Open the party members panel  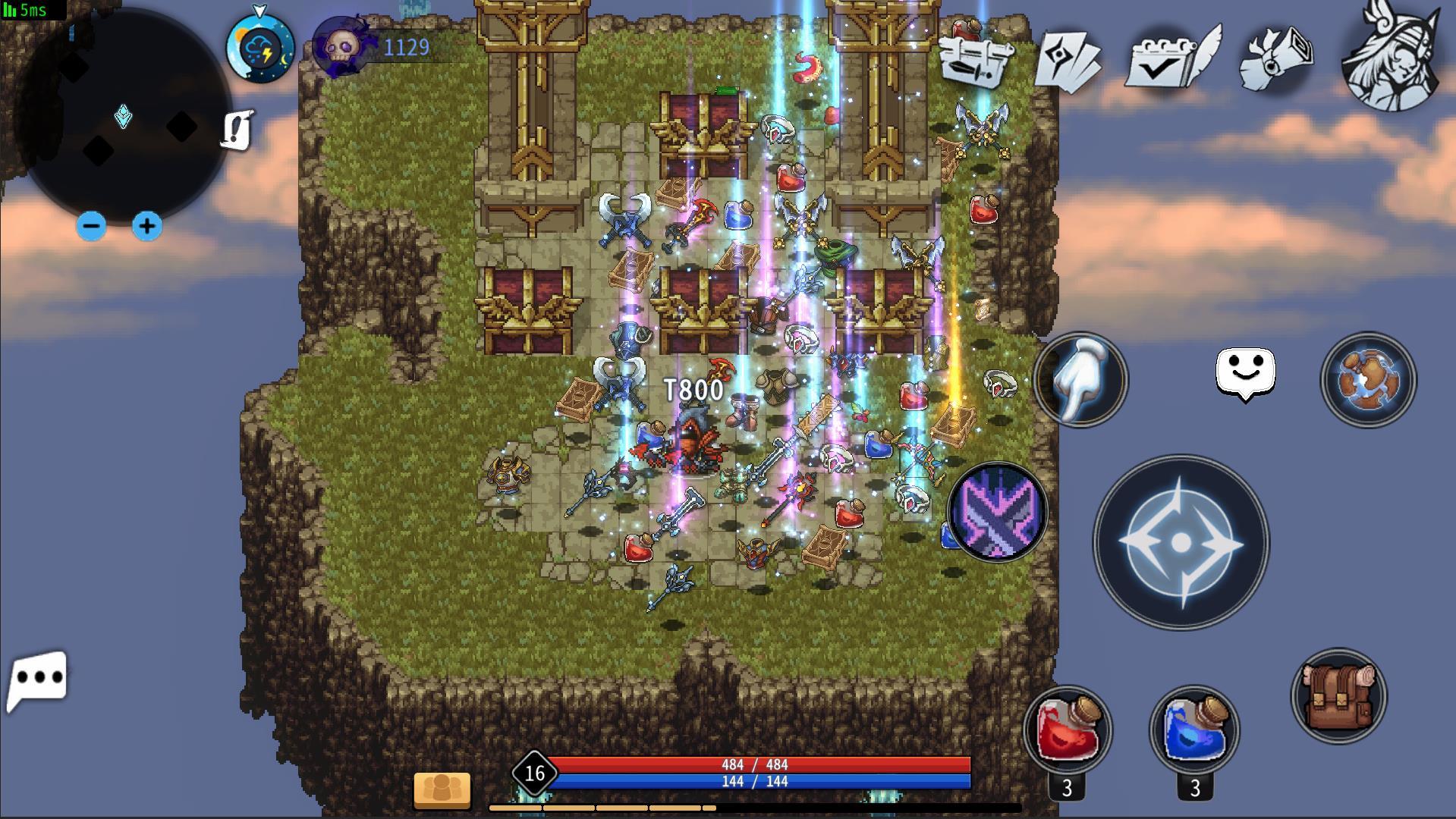click(x=442, y=789)
